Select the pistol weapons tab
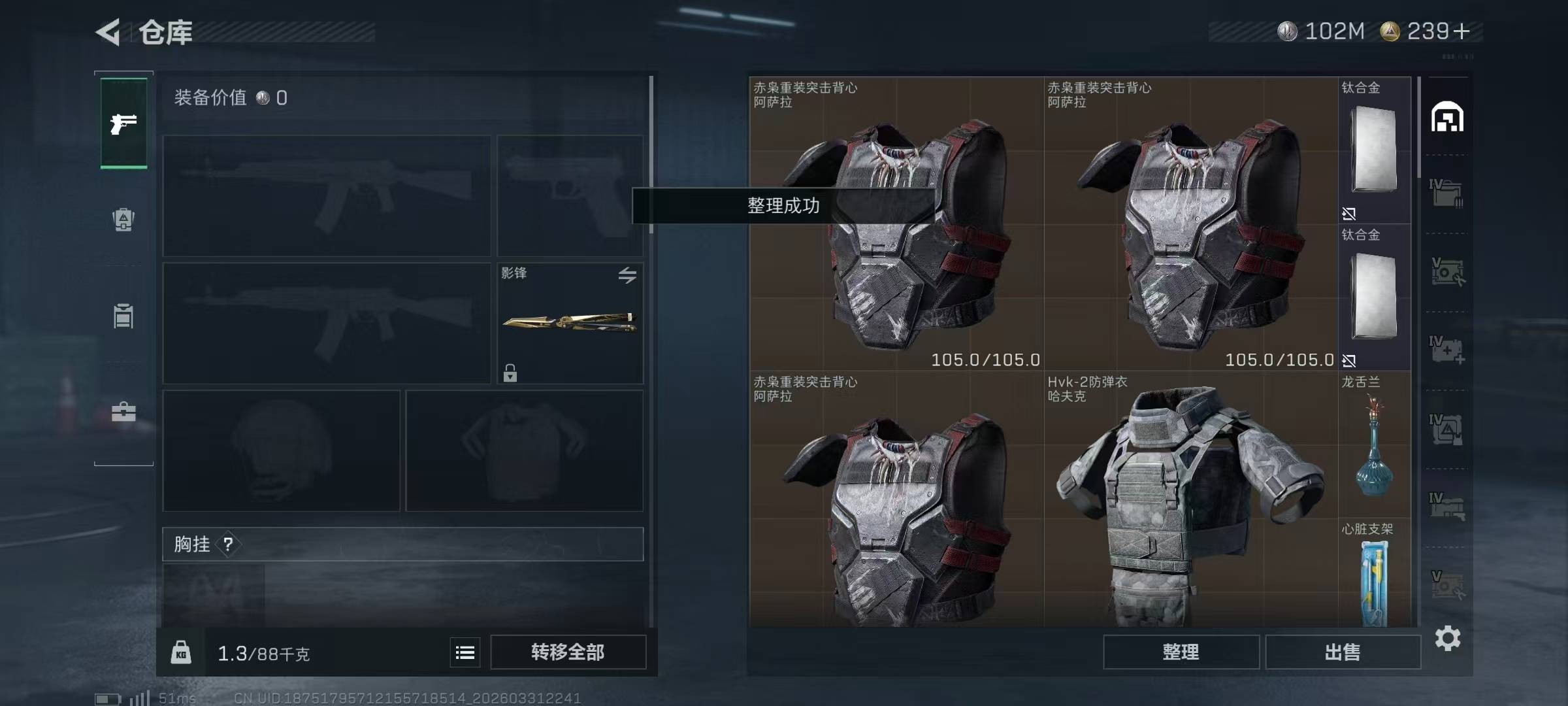The image size is (1568, 706). click(x=123, y=124)
